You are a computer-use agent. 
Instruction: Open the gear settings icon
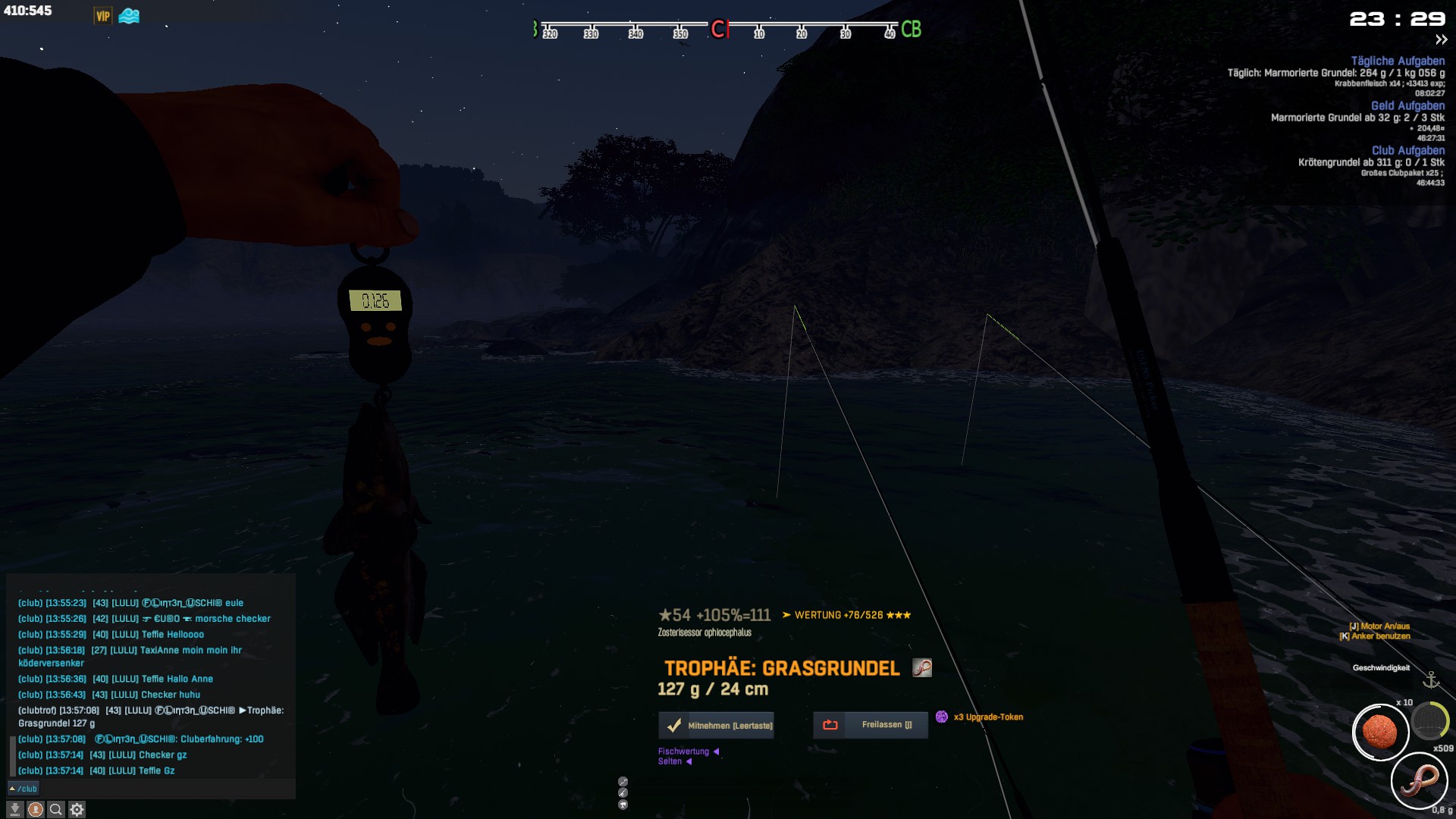tap(77, 810)
